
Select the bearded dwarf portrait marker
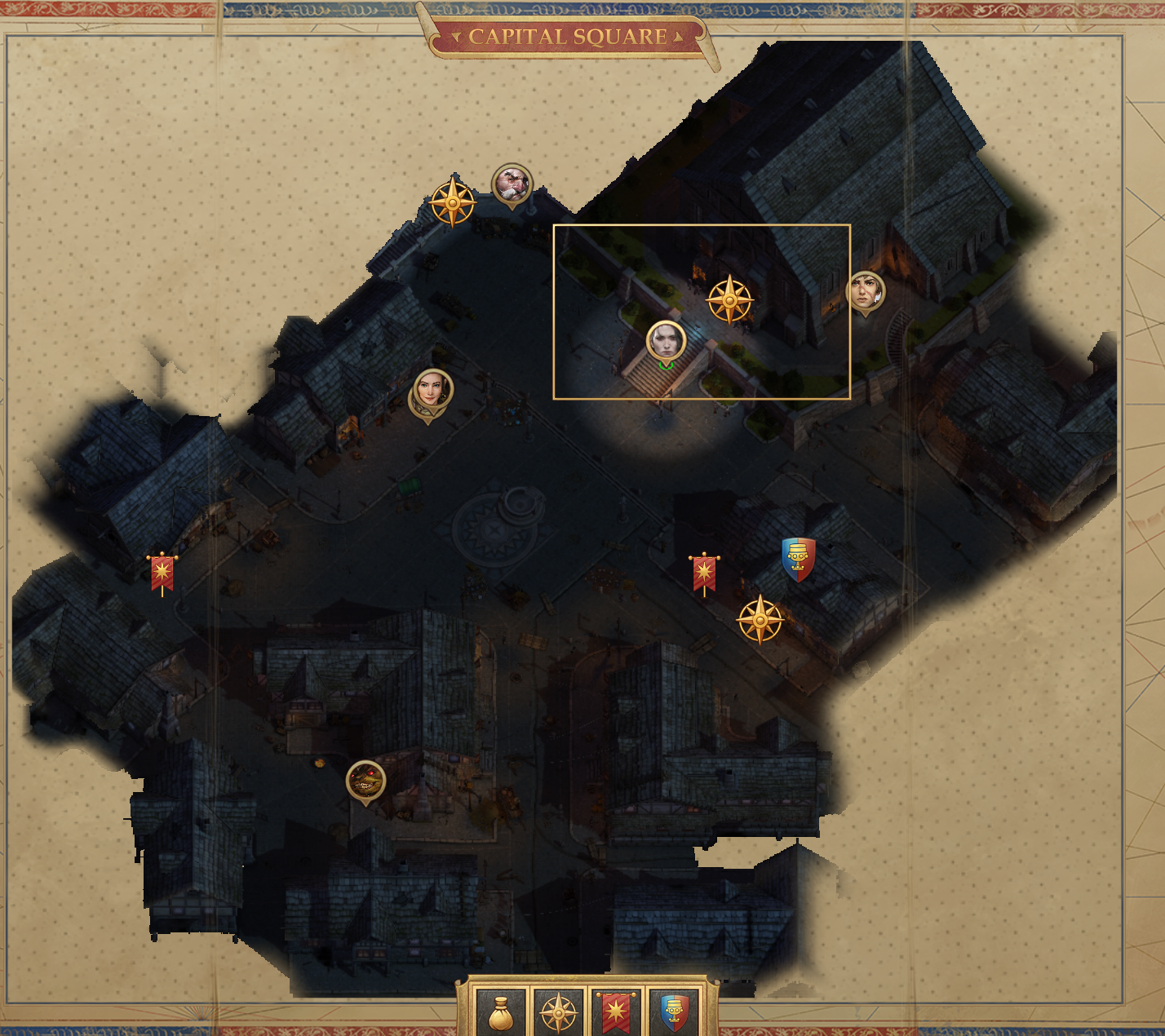tap(512, 184)
